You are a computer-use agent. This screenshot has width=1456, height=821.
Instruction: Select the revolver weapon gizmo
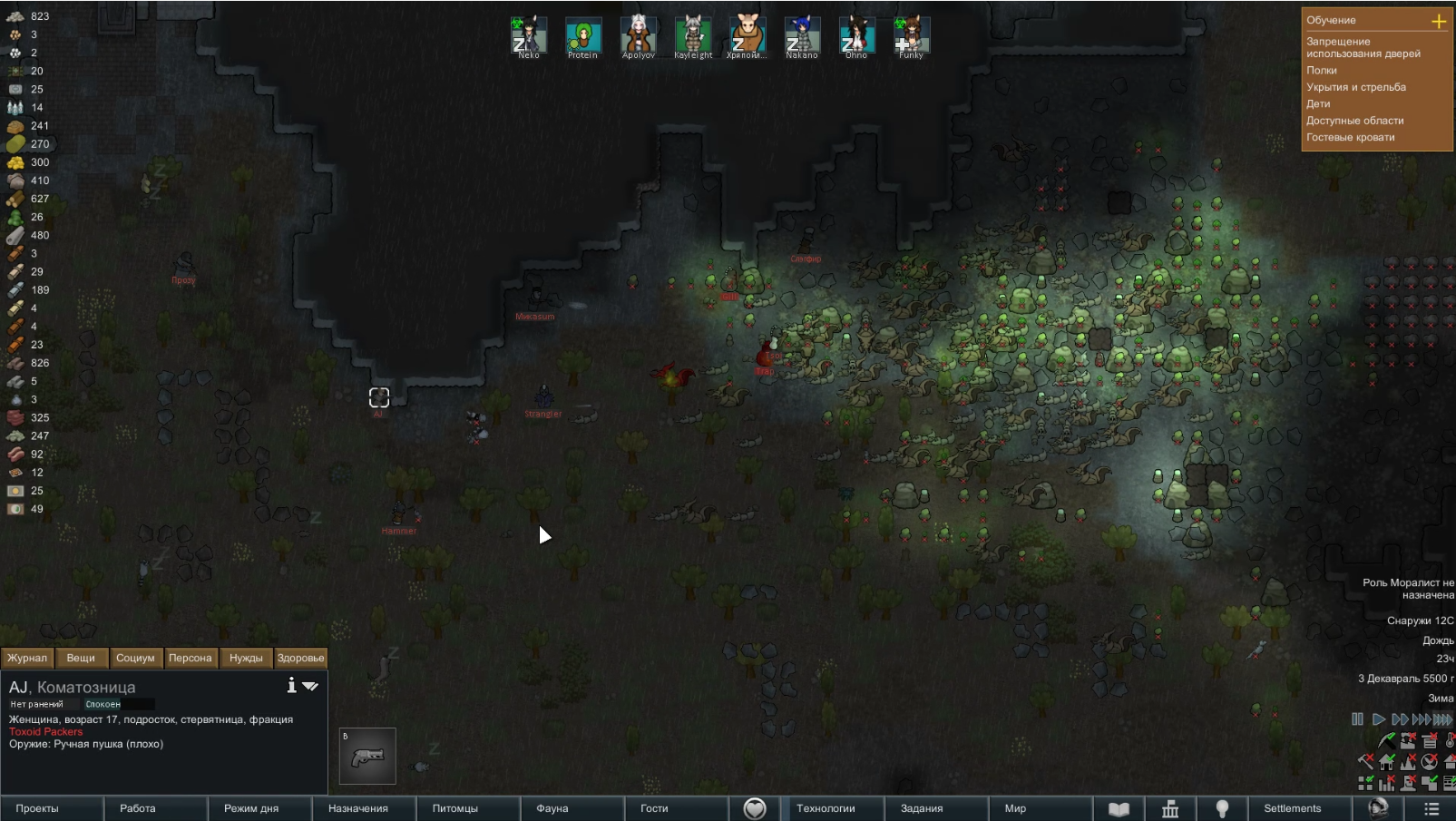click(367, 756)
